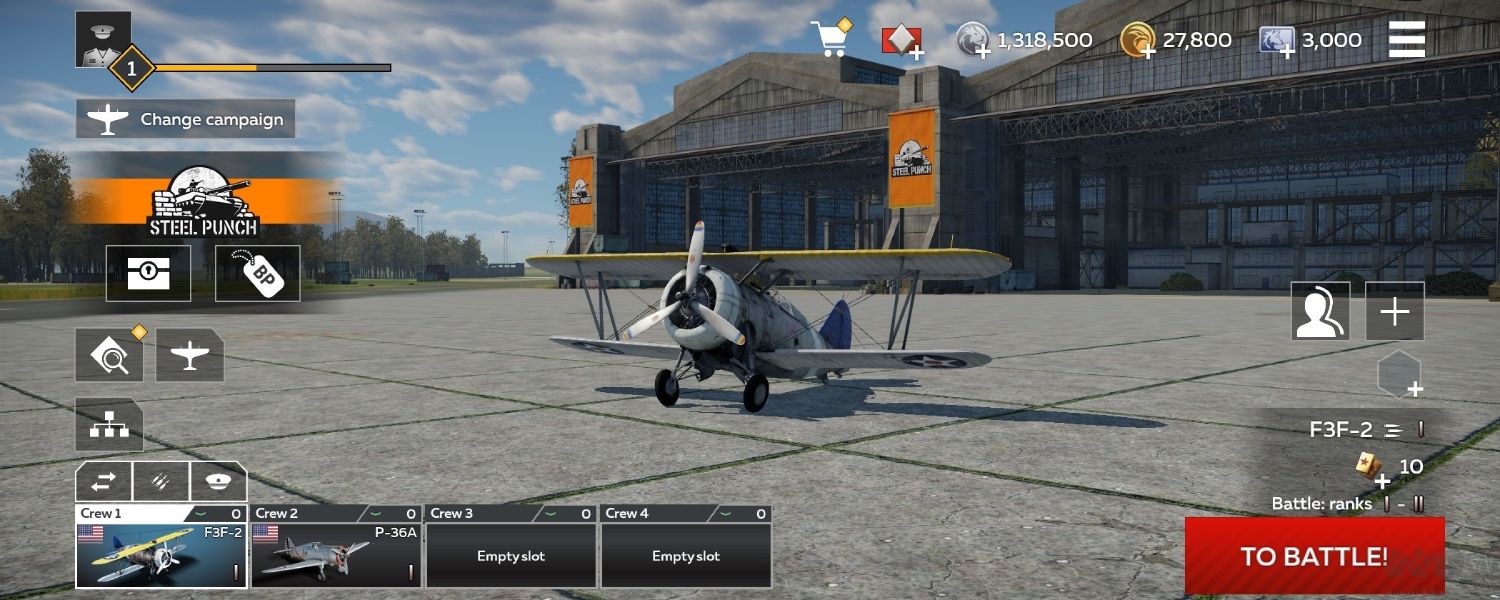Open the research tree icon
Viewport: 1500px width, 600px height.
pyautogui.click(x=109, y=425)
